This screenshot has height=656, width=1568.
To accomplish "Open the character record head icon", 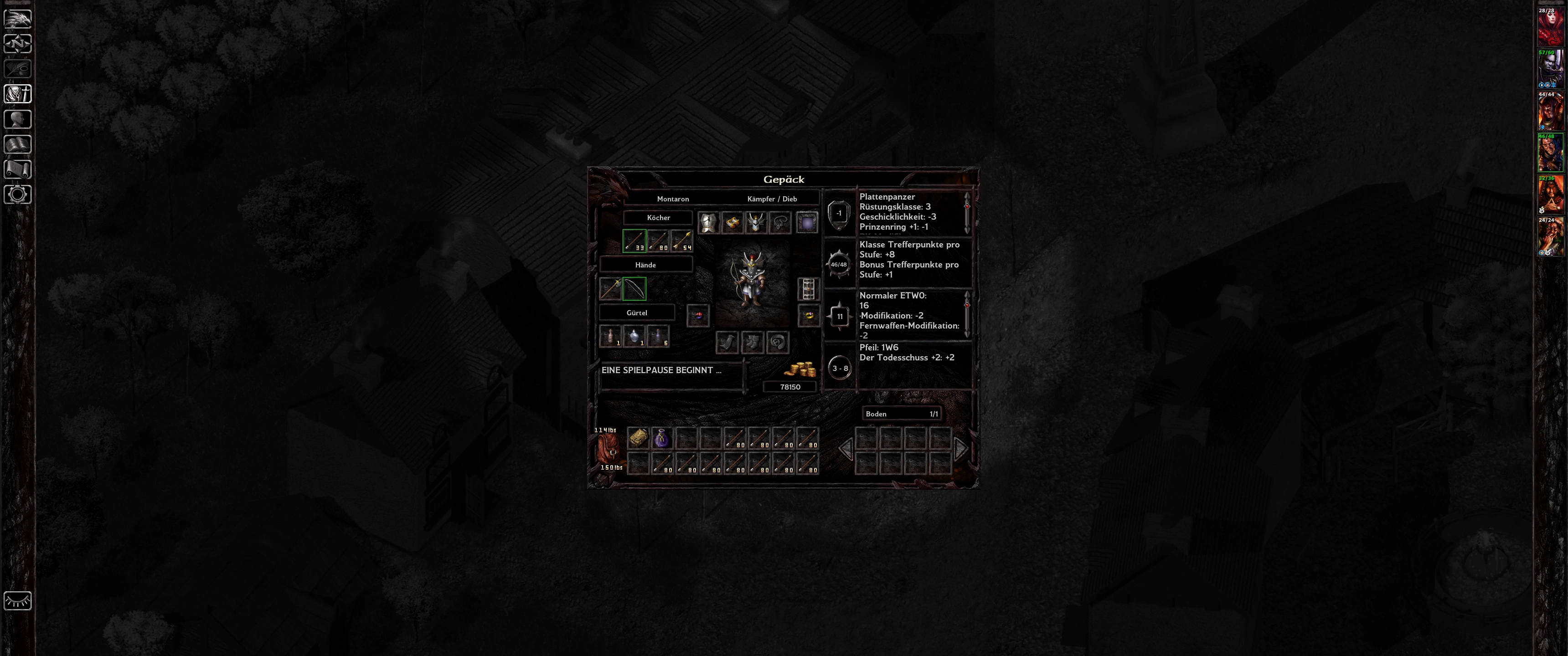I will coord(18,119).
